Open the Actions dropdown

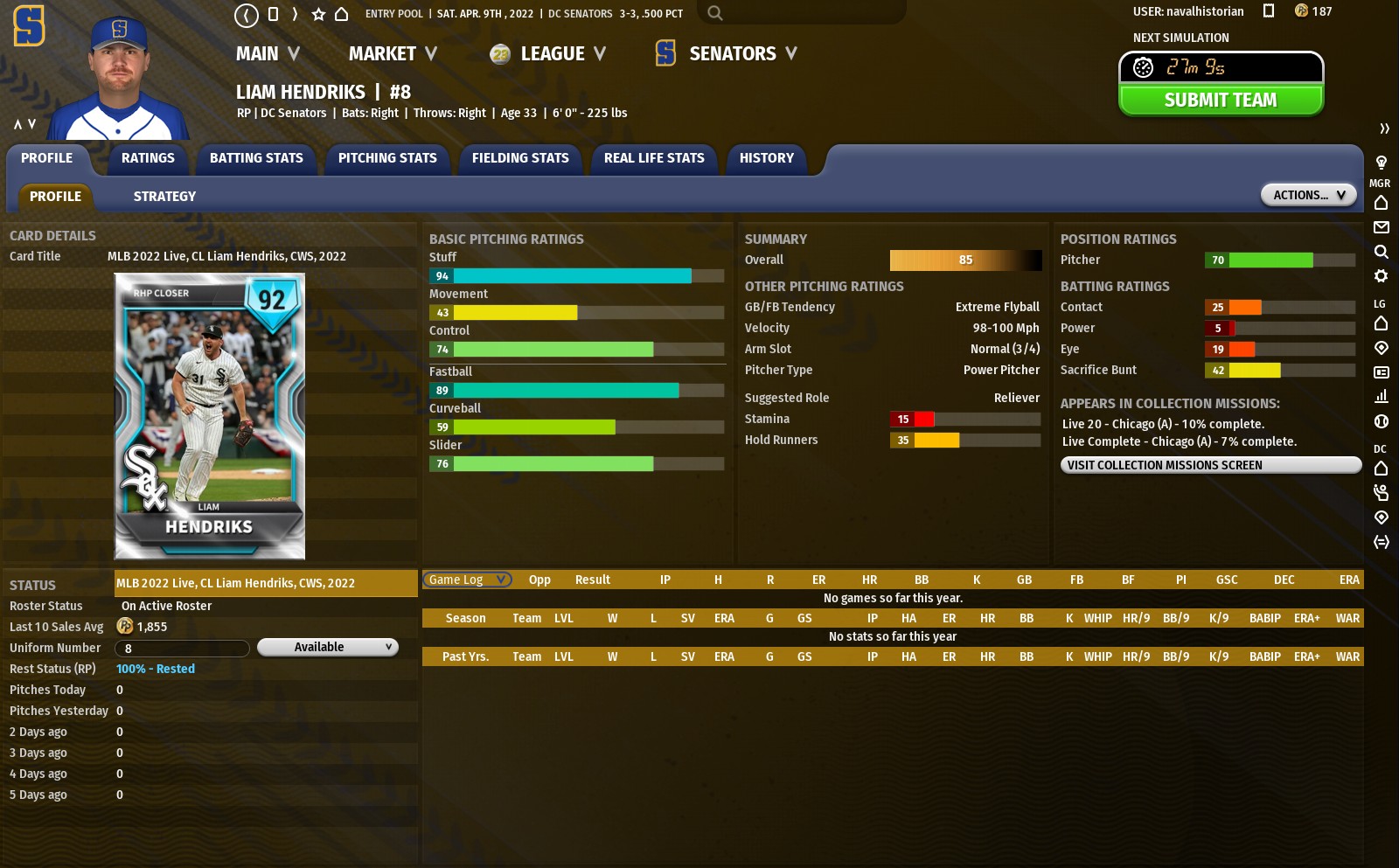[1308, 195]
